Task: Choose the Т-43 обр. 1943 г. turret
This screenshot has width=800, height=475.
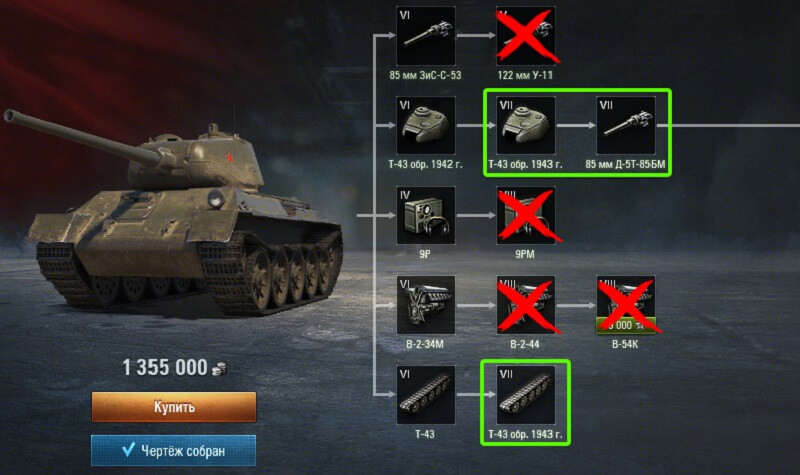Action: click(525, 126)
